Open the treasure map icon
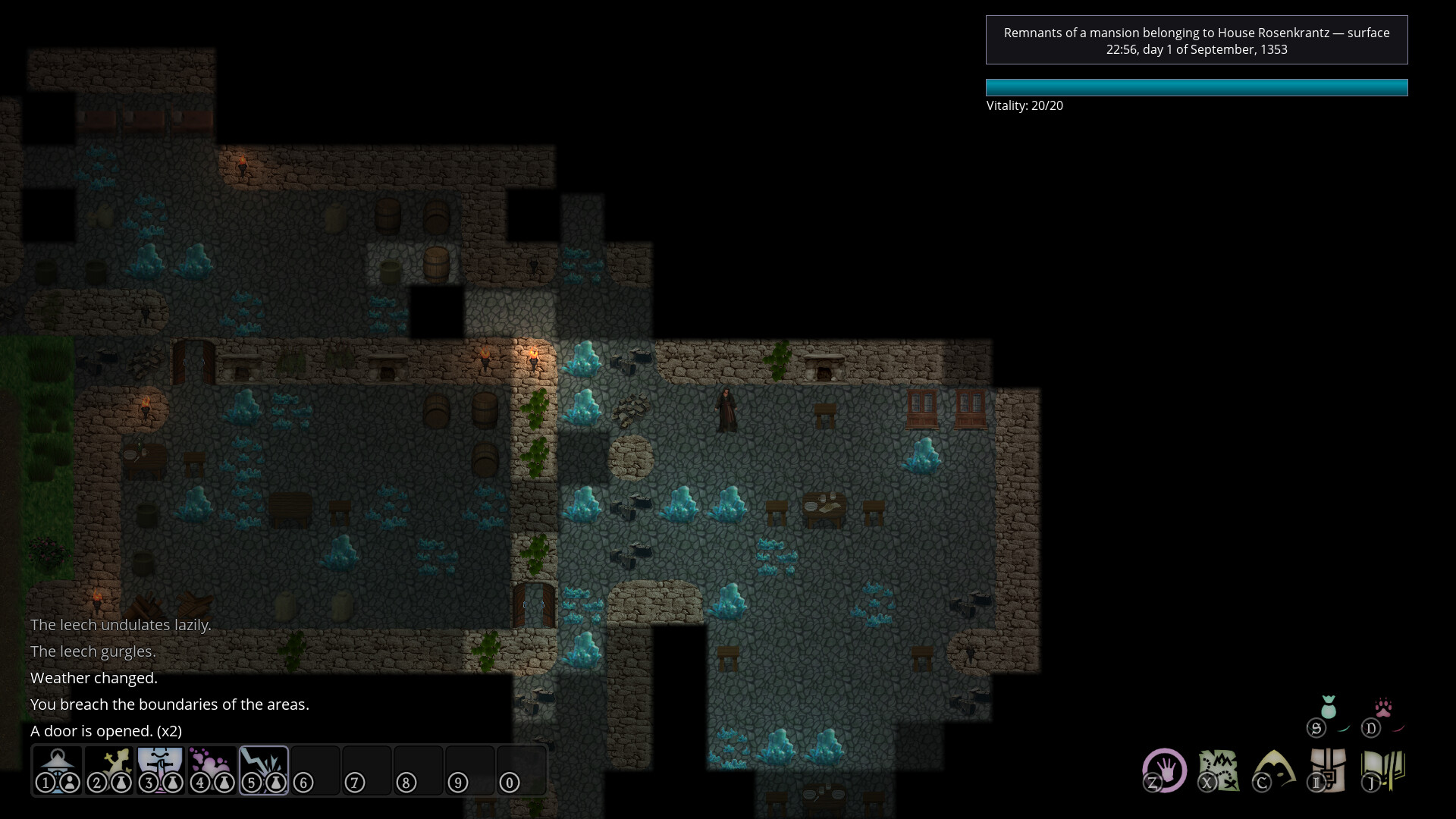1456x819 pixels. [1219, 770]
